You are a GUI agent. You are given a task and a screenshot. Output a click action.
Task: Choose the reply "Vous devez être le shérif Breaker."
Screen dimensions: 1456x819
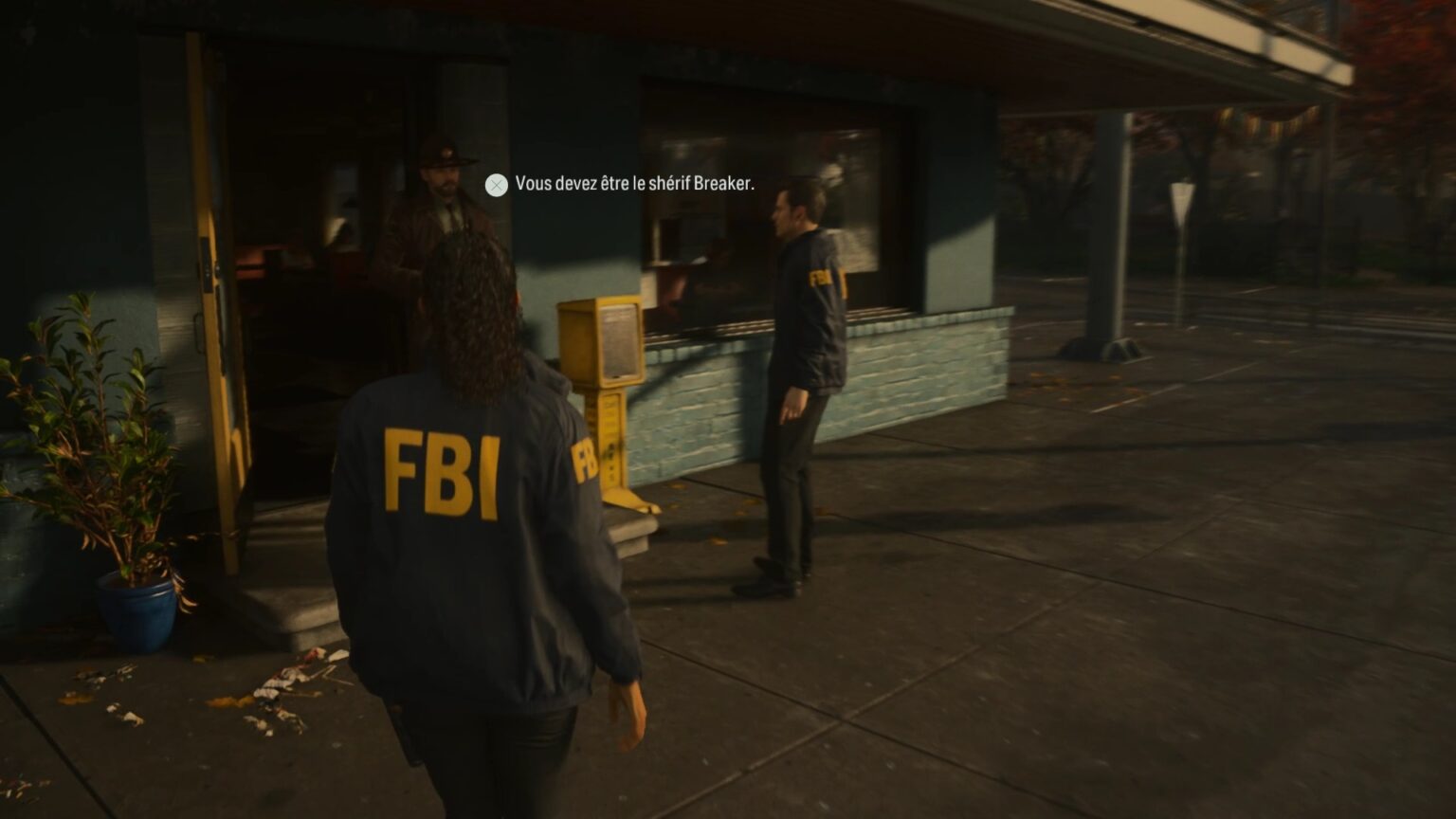[x=633, y=184]
